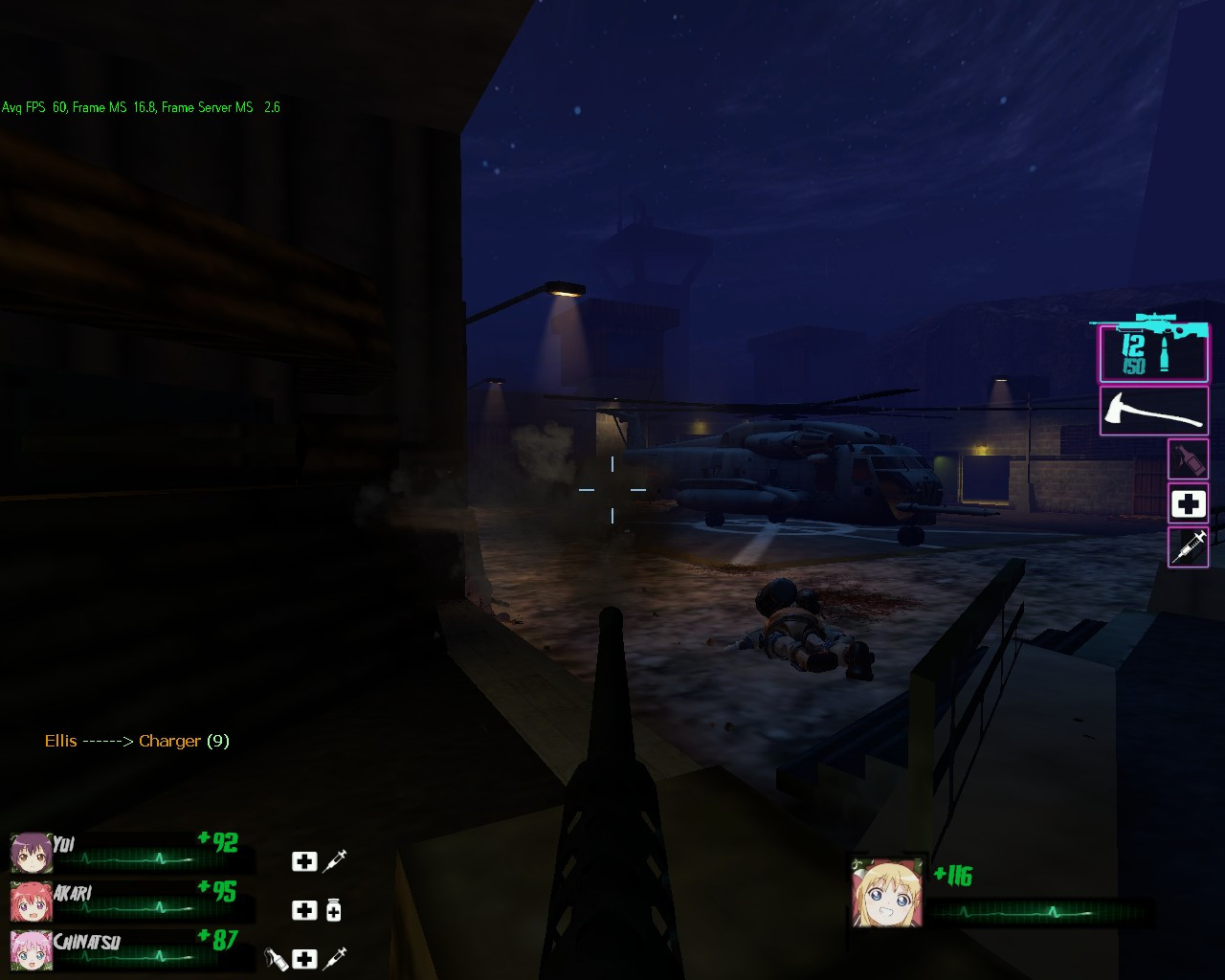Click Chinatsu's syringe item icon
The width and height of the screenshot is (1225, 980).
(336, 959)
